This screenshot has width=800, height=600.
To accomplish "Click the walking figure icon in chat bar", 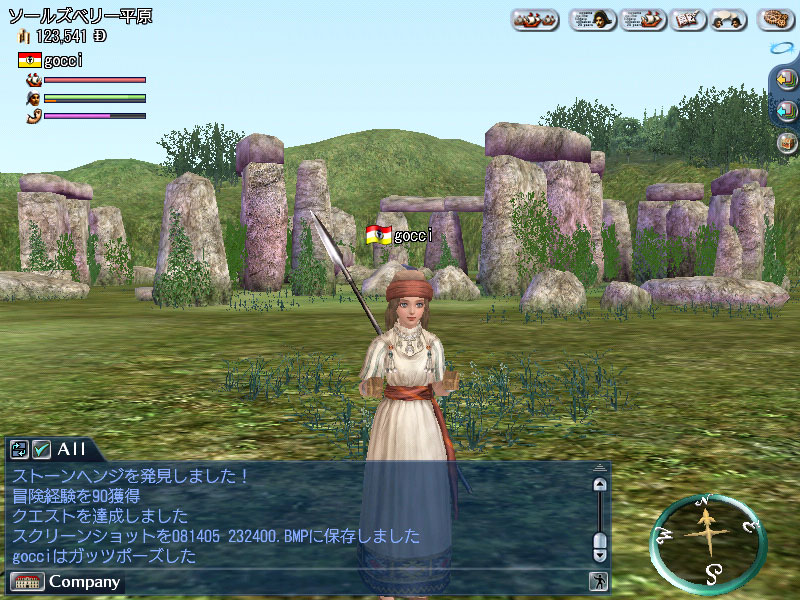I will coord(598,581).
